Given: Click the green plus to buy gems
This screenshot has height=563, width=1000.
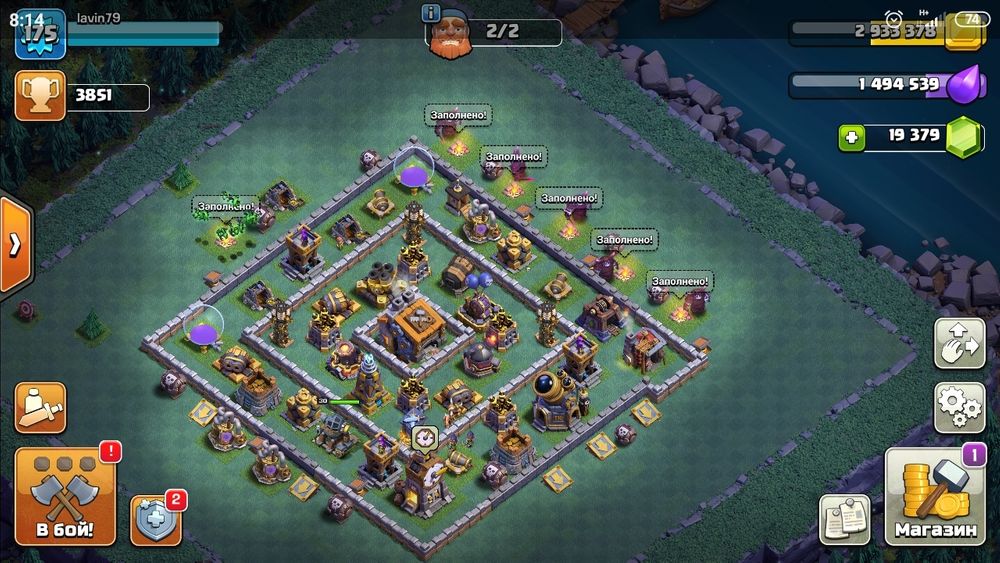Looking at the screenshot, I should pyautogui.click(x=852, y=137).
